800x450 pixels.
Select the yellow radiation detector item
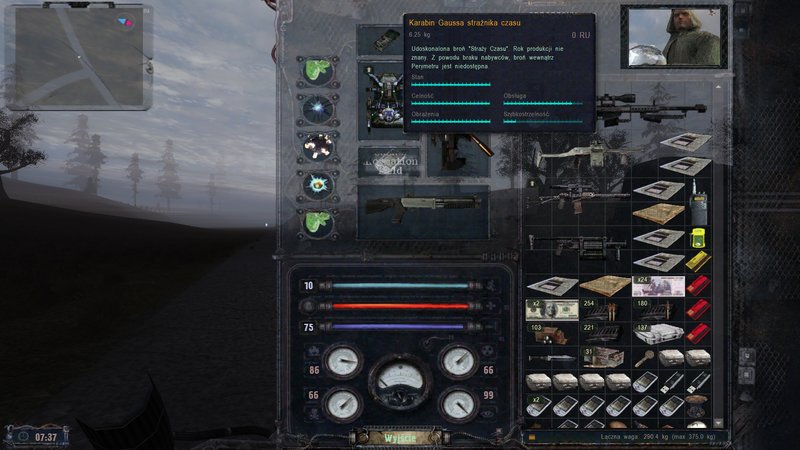pos(699,238)
